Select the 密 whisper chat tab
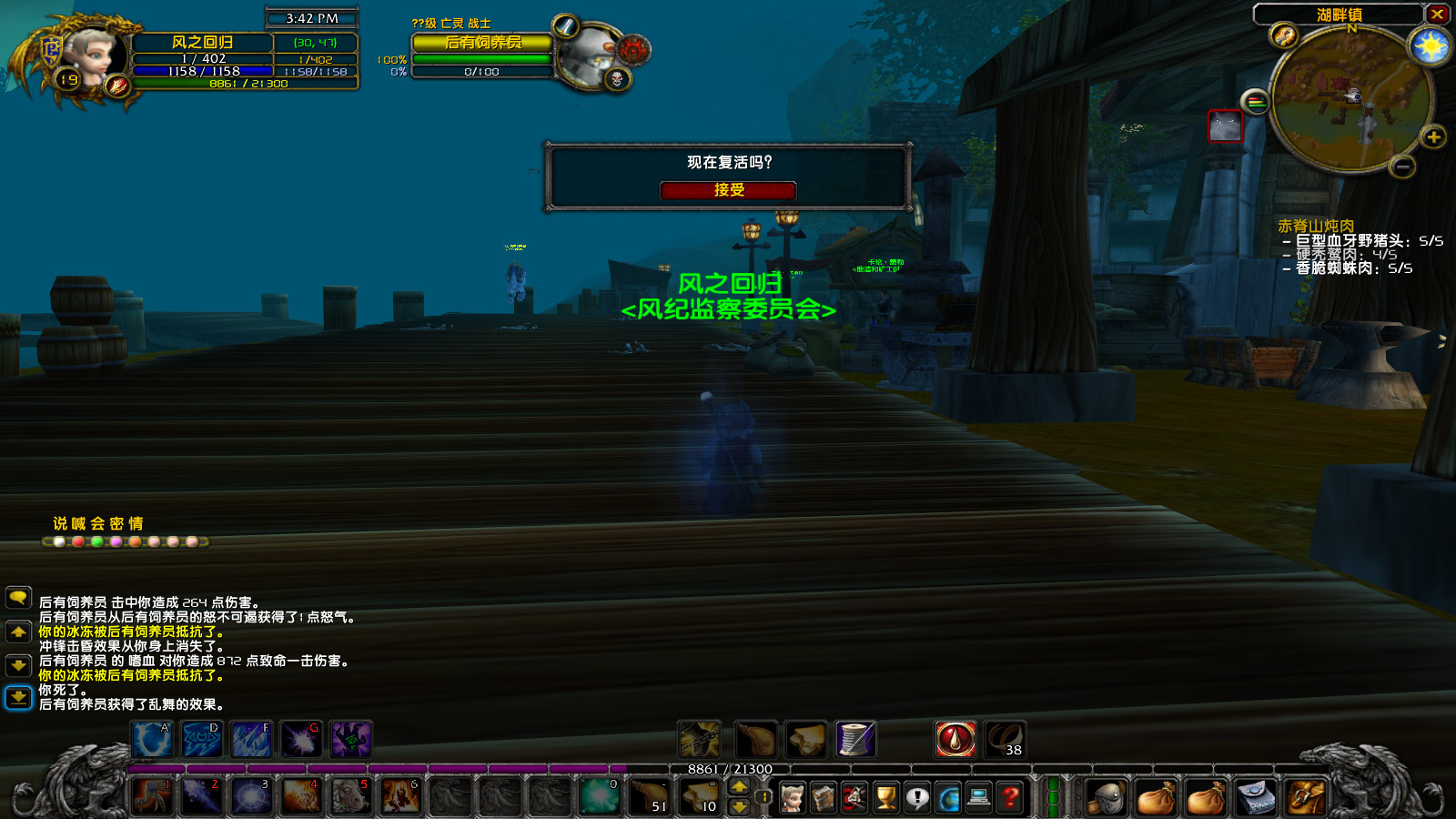The height and width of the screenshot is (819, 1456). coord(116,523)
